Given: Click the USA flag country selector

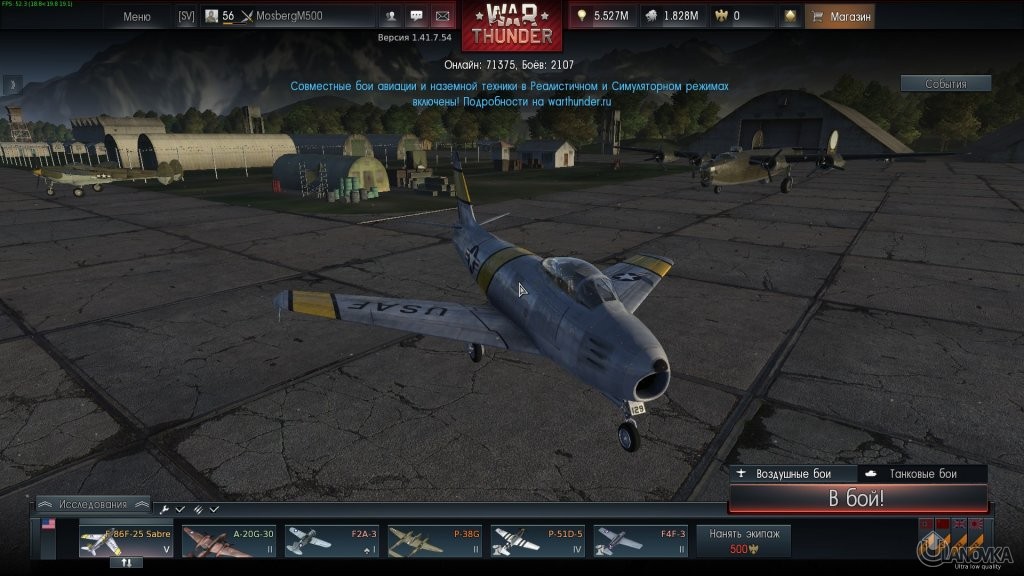Looking at the screenshot, I should tap(48, 524).
